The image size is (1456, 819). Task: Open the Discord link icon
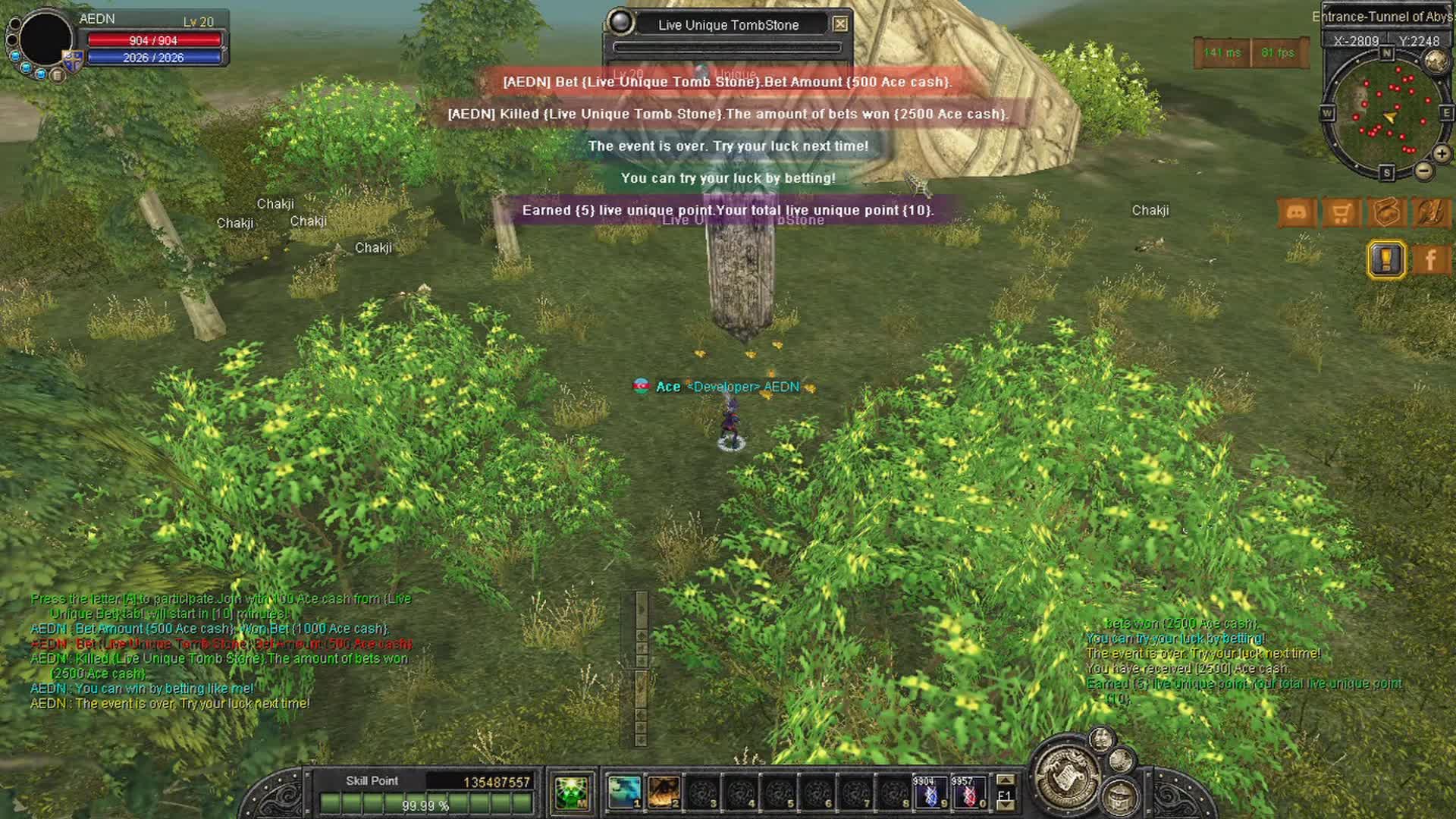point(1296,213)
